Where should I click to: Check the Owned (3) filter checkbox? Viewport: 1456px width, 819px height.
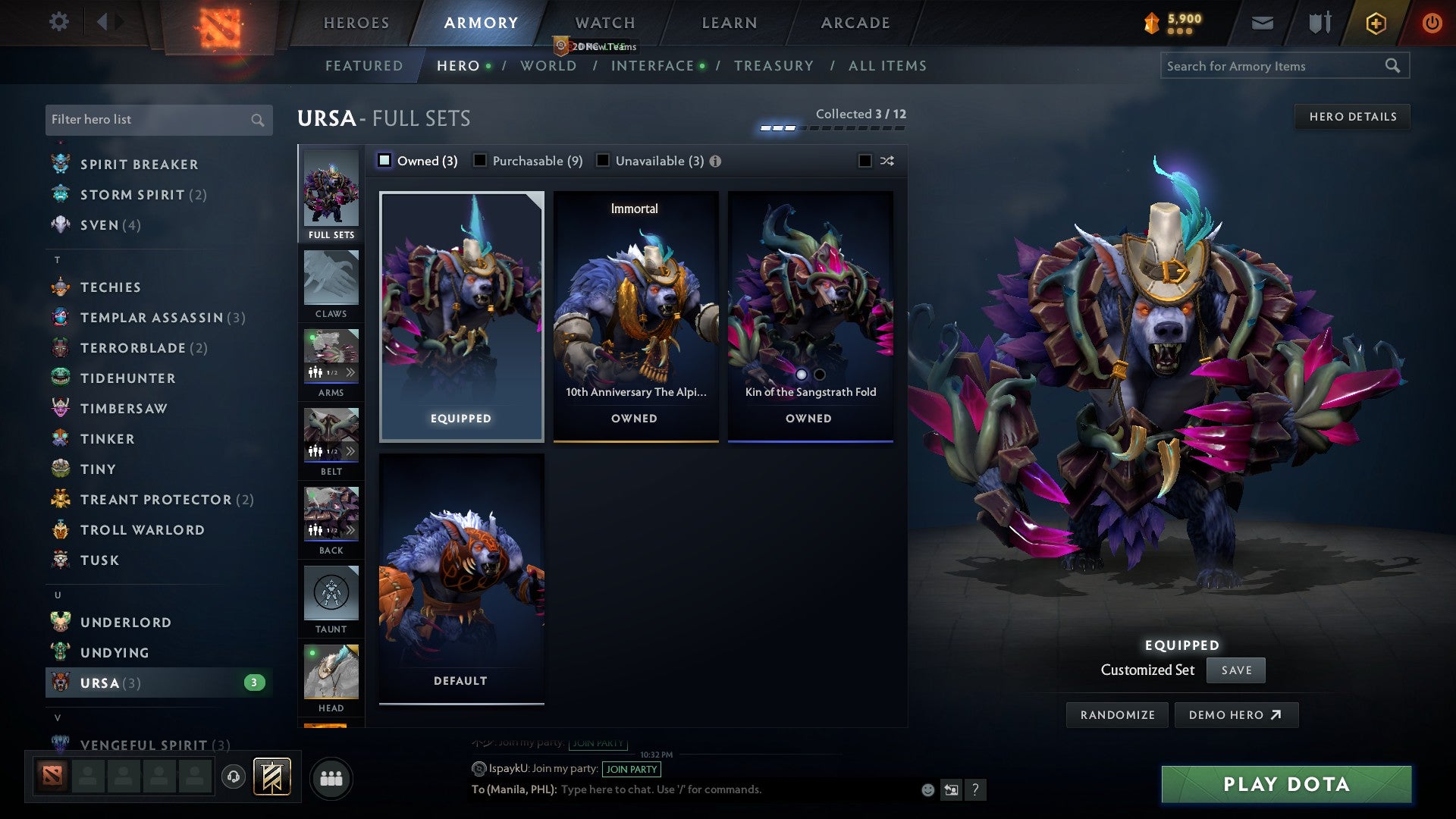point(385,161)
